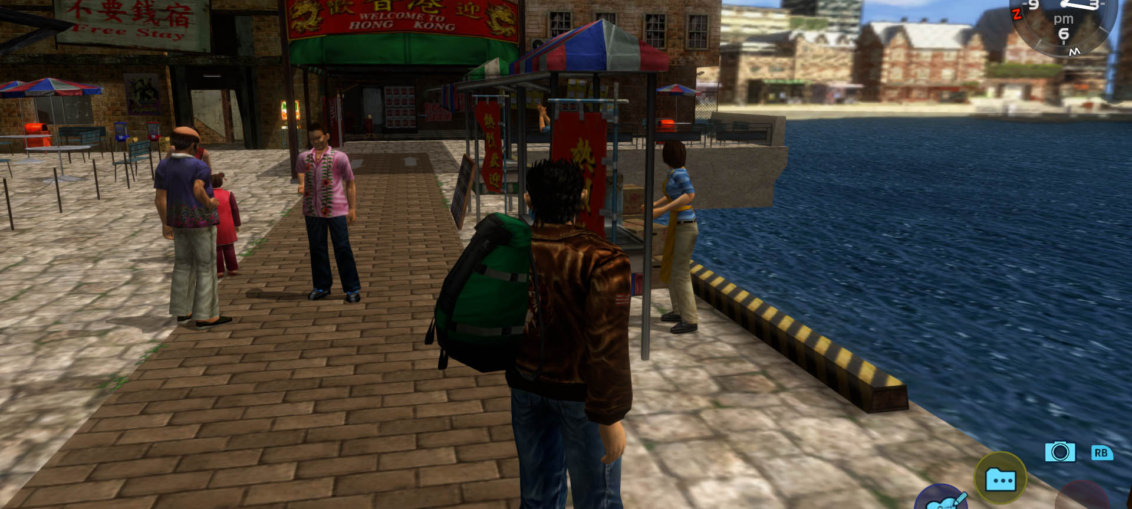Open the folder menu with three dots
Viewport: 1132px width, 509px height.
pyautogui.click(x=1000, y=479)
